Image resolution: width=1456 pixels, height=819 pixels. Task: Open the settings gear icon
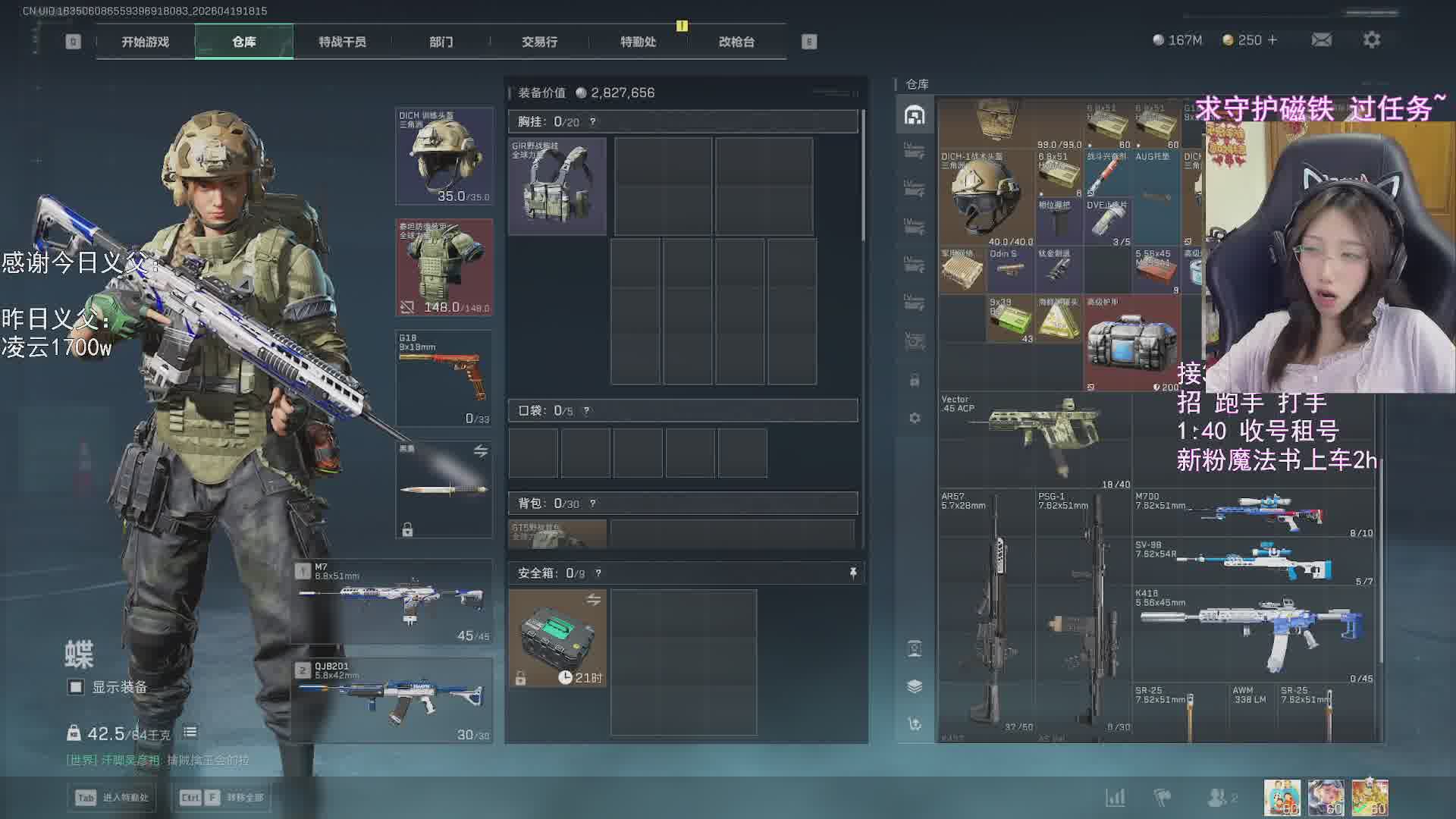click(1371, 40)
